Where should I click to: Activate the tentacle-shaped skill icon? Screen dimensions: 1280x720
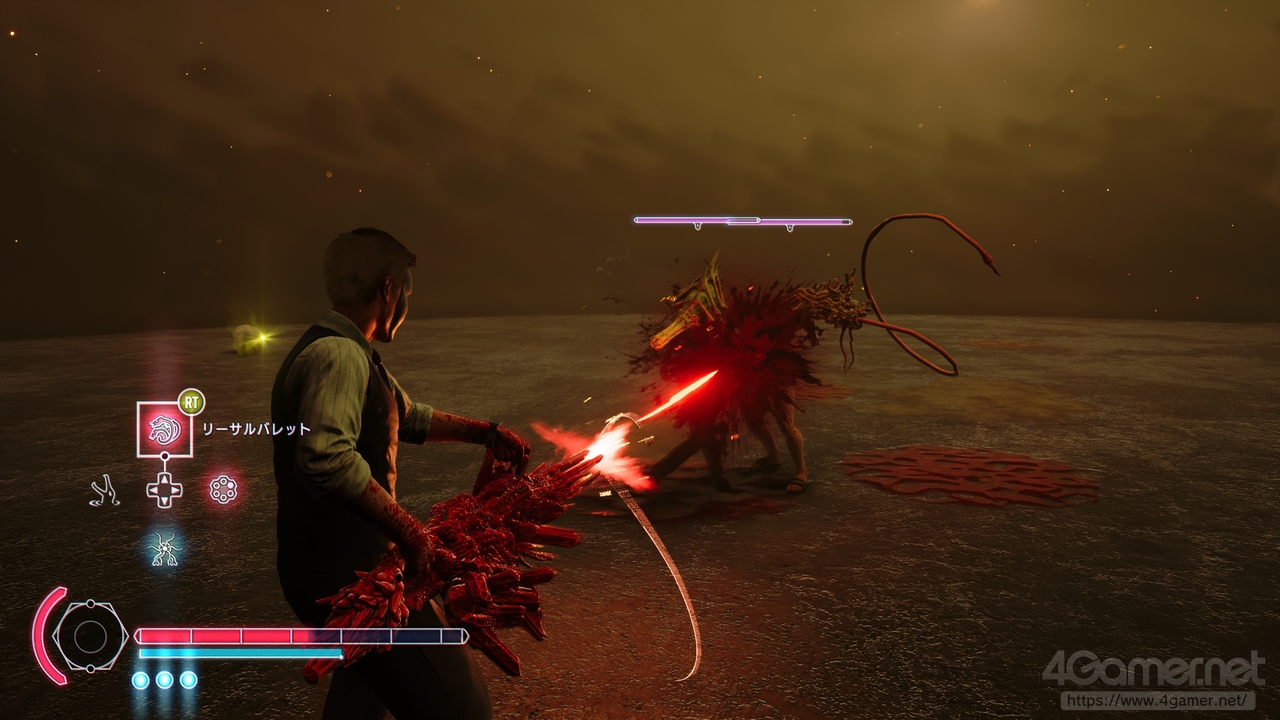point(104,490)
